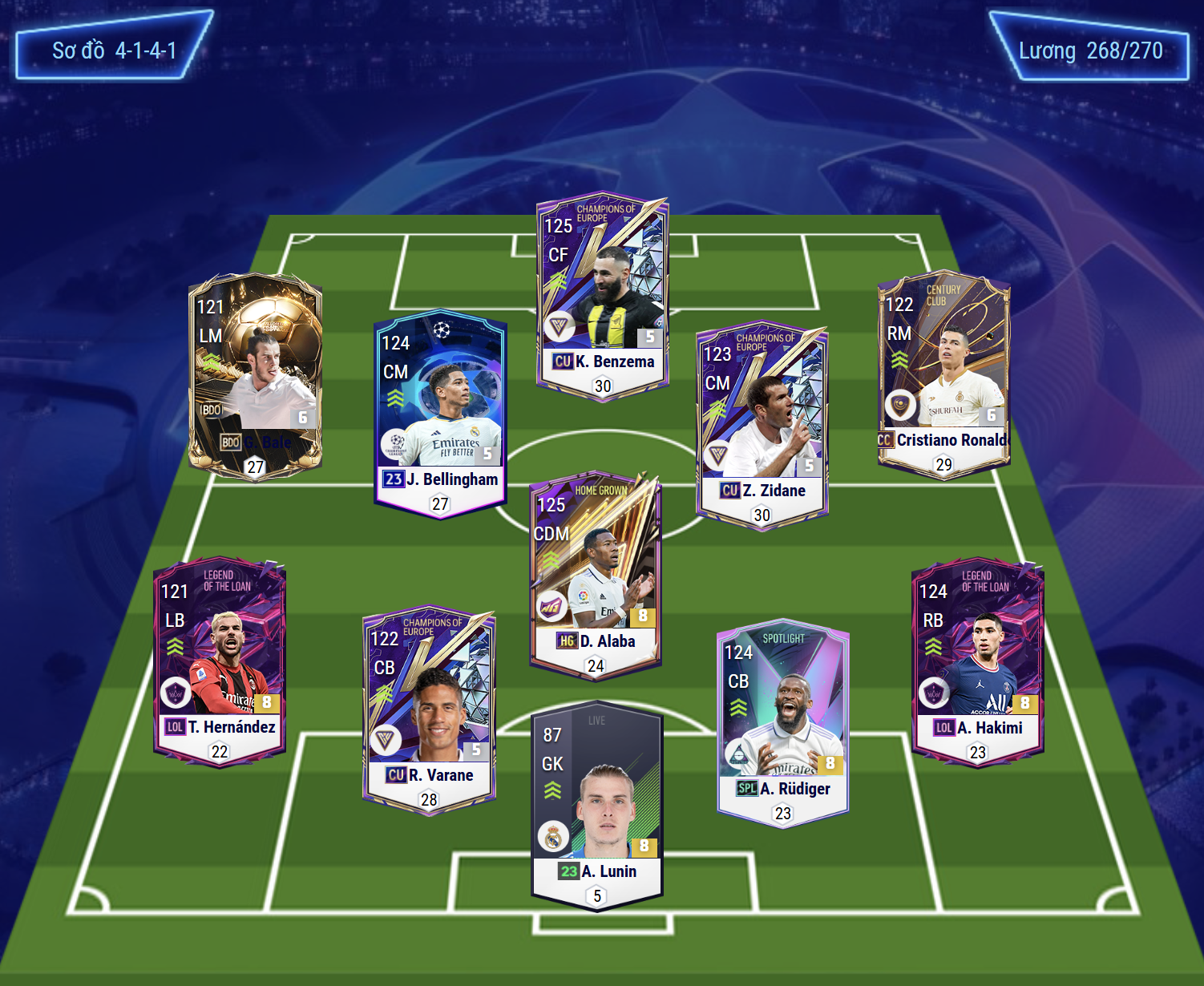The height and width of the screenshot is (986, 1204).
Task: Select the K. Benzema CF card
Action: 602,297
